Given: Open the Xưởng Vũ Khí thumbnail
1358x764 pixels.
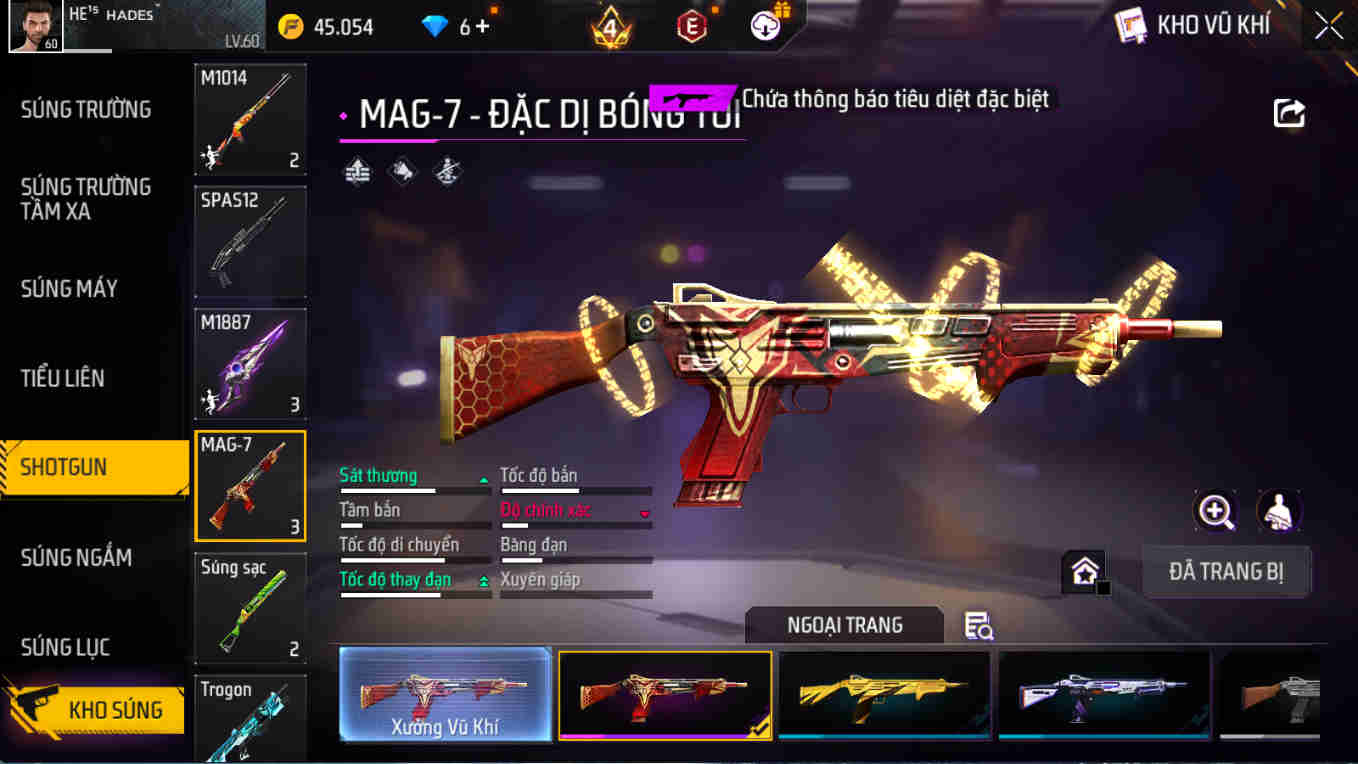Looking at the screenshot, I should point(444,695).
